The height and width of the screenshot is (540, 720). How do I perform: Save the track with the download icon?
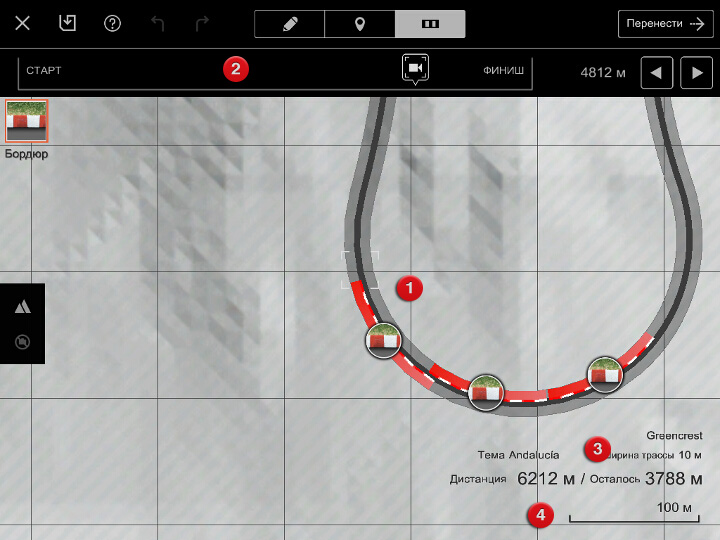click(68, 24)
